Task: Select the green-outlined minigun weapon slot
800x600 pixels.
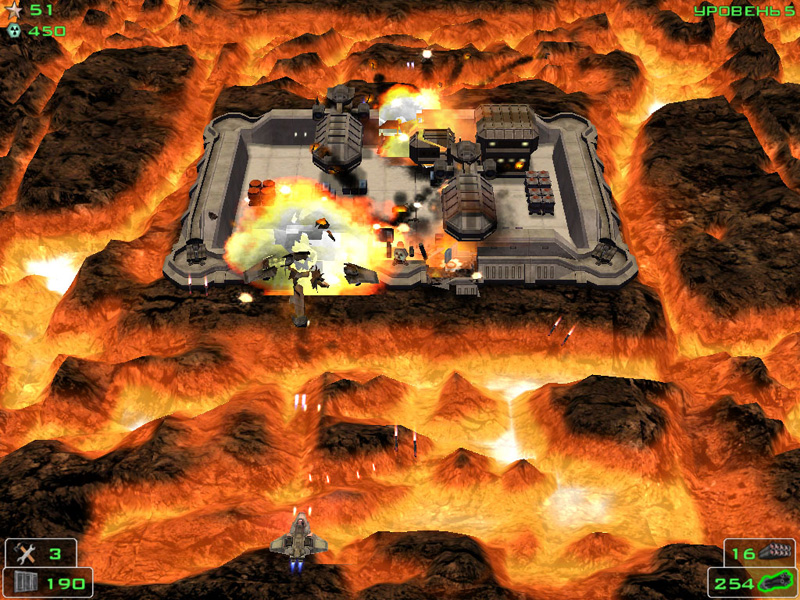Action: pyautogui.click(x=774, y=581)
